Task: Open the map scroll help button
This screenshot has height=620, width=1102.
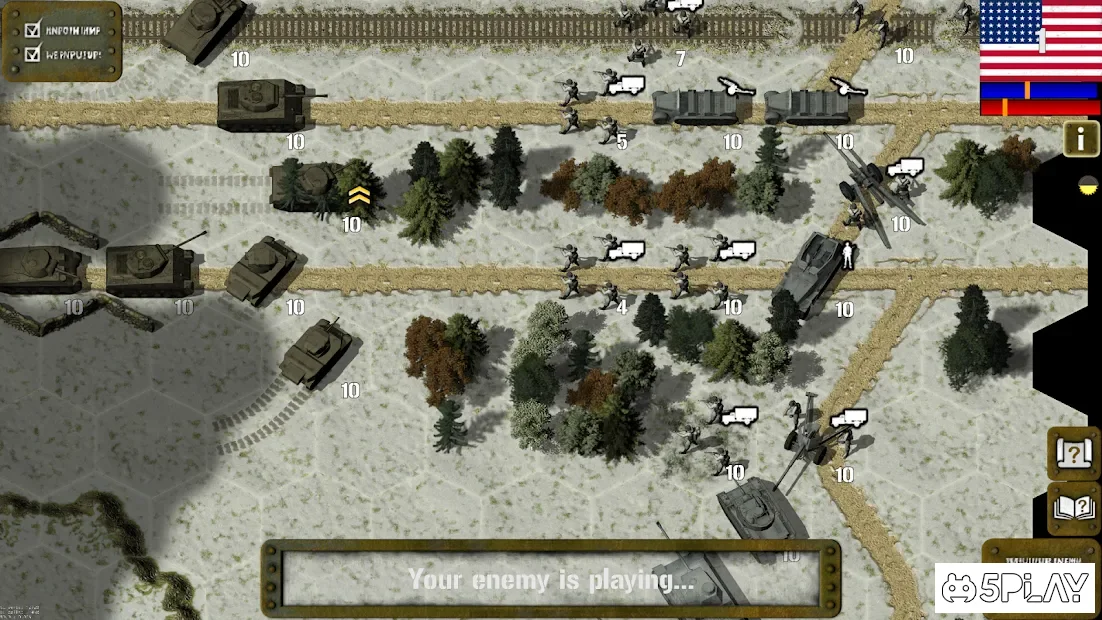Action: tap(1073, 454)
